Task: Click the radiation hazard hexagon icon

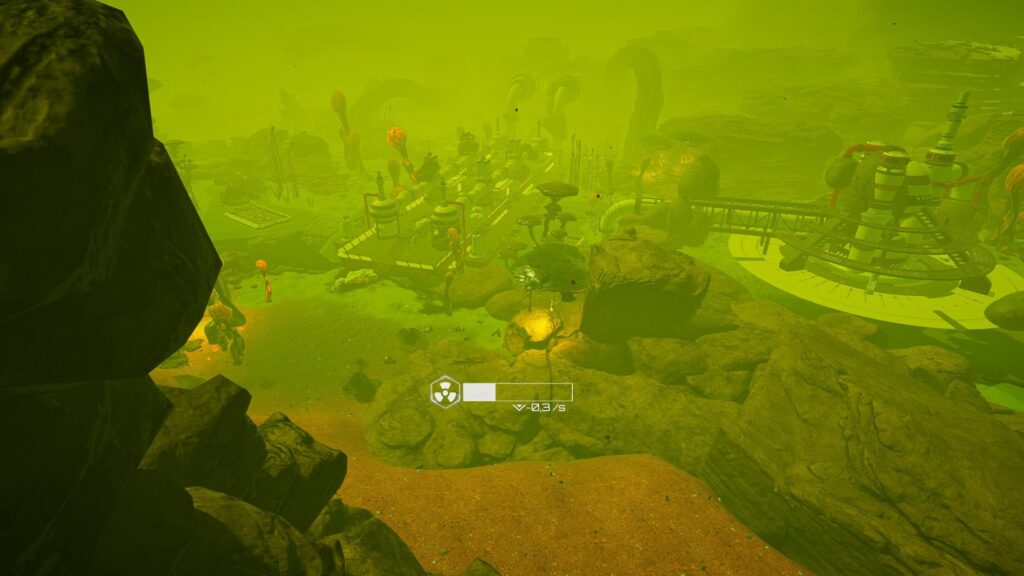Action: (x=445, y=391)
